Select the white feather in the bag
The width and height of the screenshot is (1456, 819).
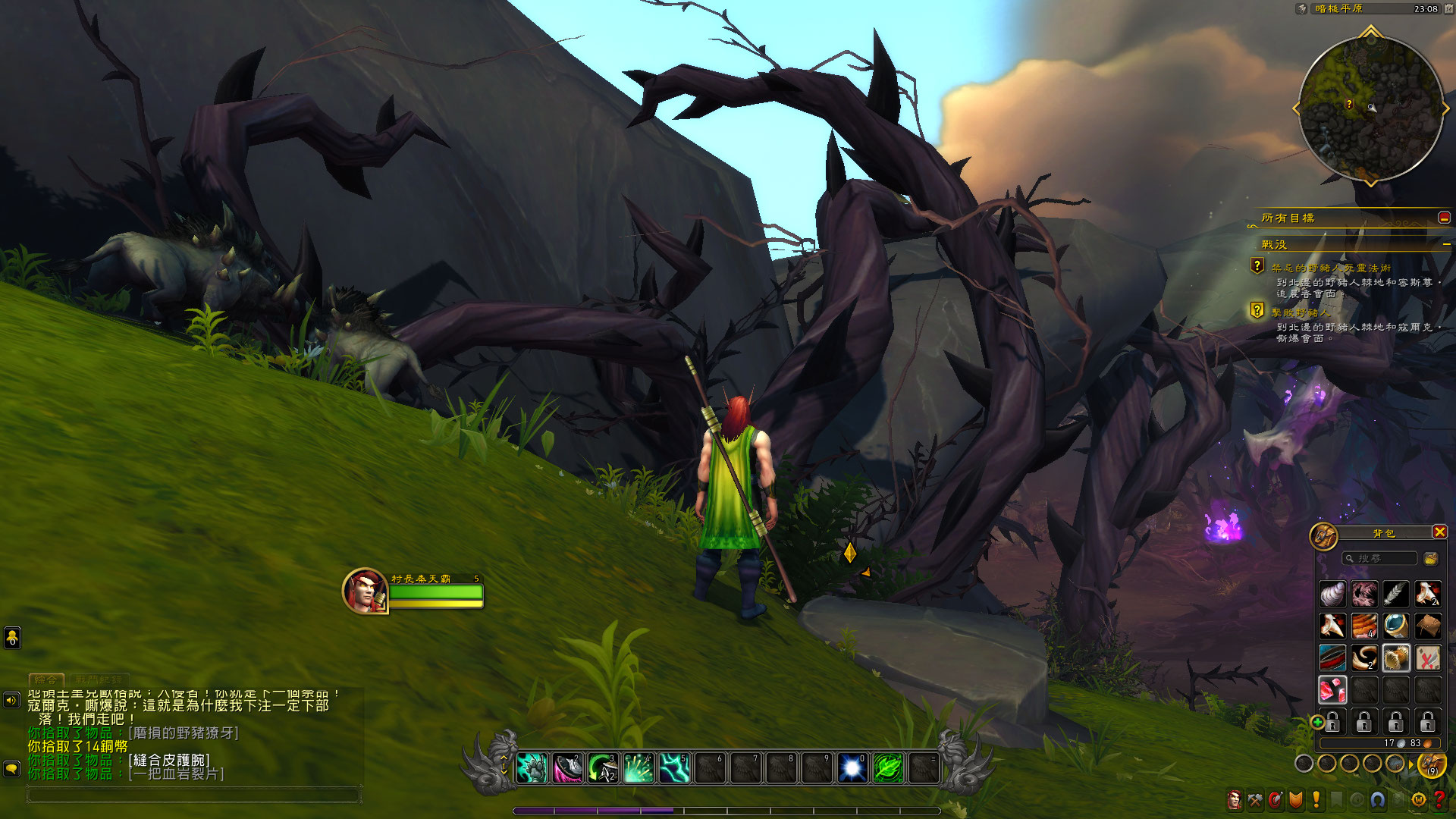tap(1395, 595)
